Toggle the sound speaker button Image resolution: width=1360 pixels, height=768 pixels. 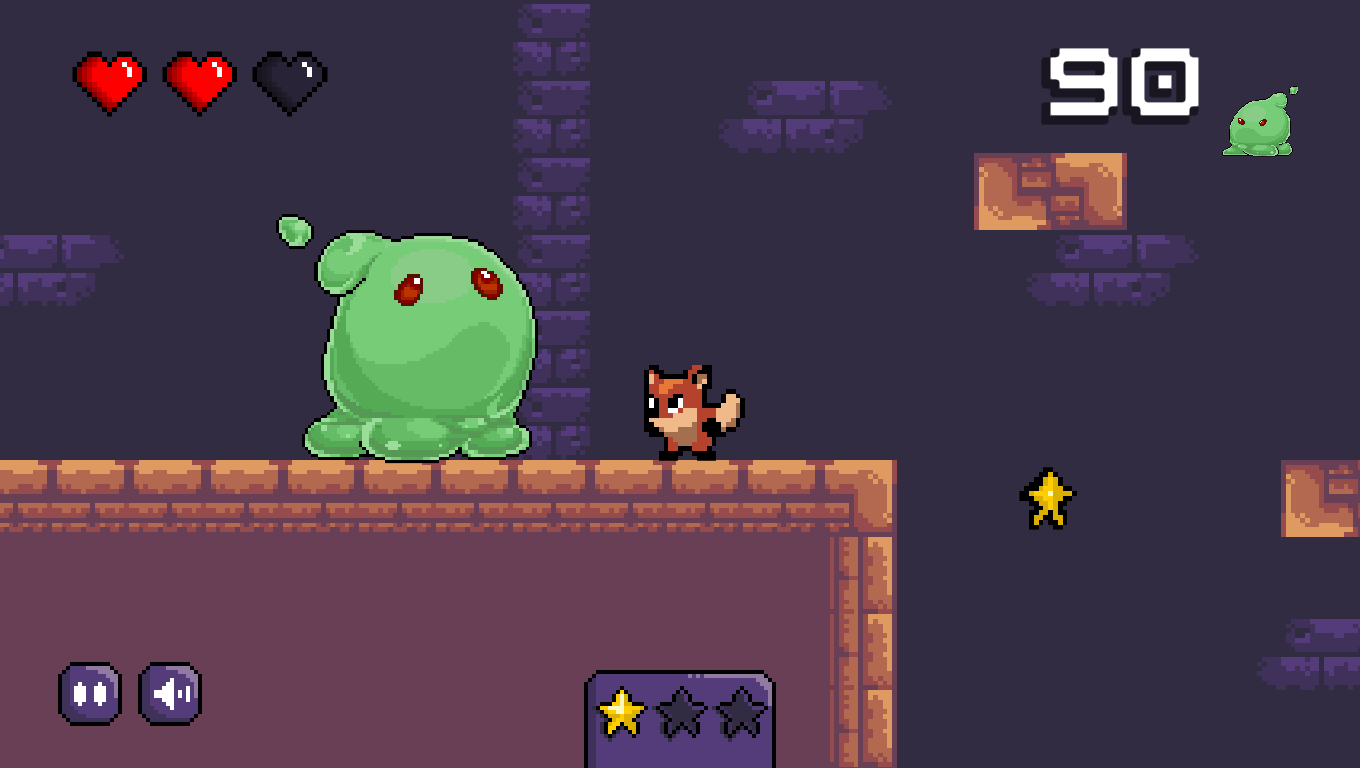click(x=170, y=693)
